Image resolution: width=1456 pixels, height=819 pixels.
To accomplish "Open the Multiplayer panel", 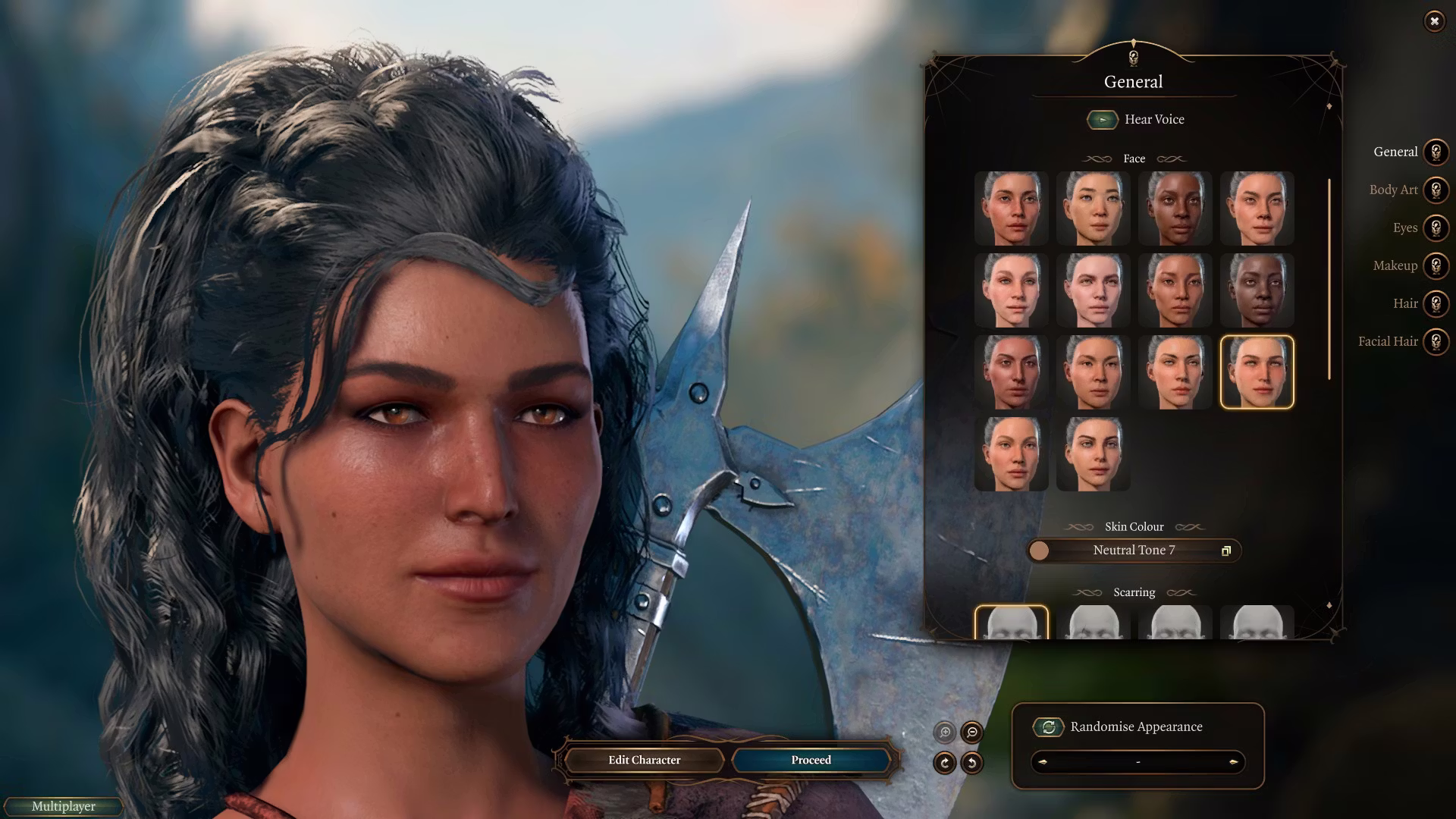I will coord(64,806).
